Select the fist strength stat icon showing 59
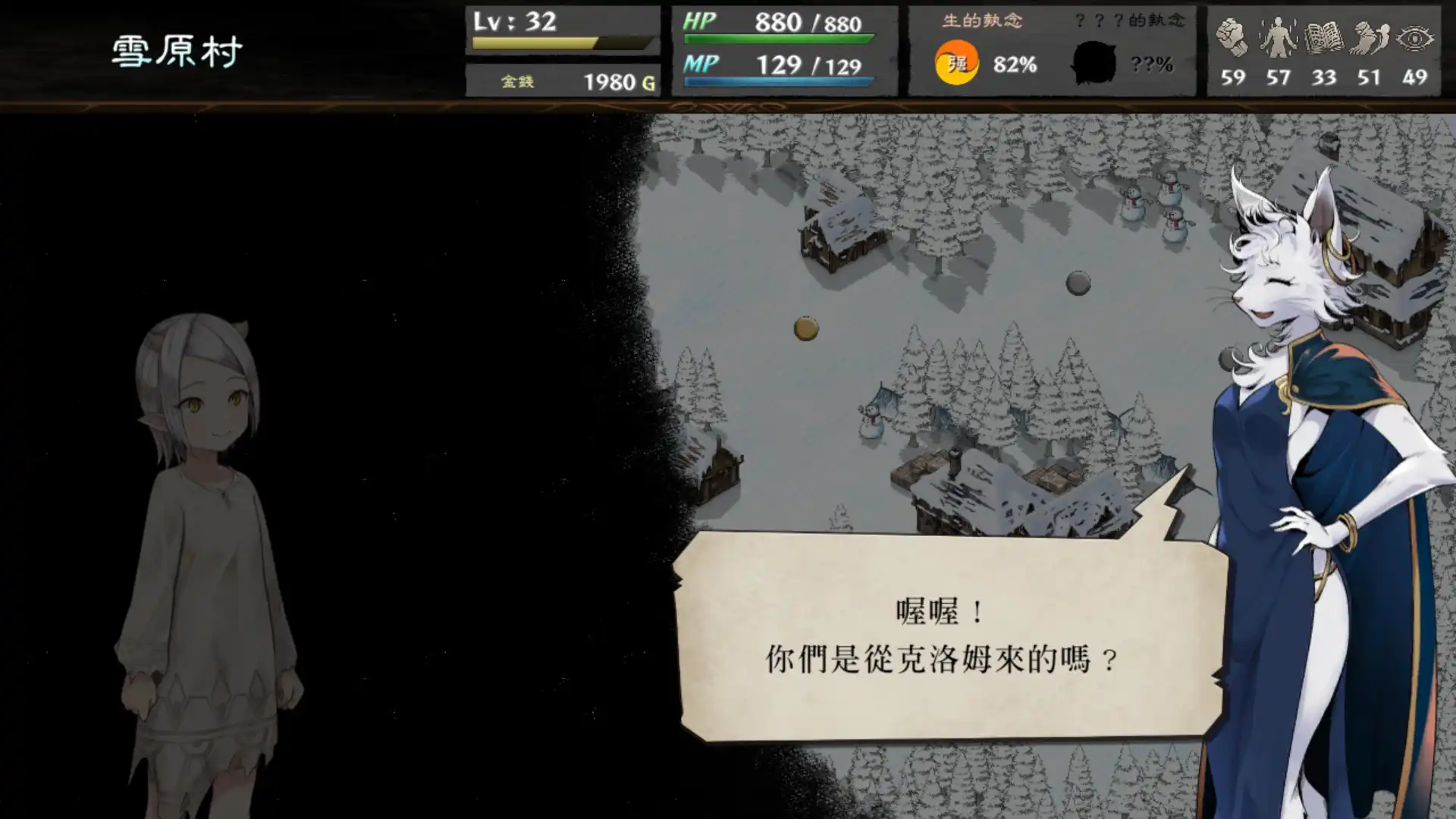This screenshot has width=1456, height=819. 1232,36
